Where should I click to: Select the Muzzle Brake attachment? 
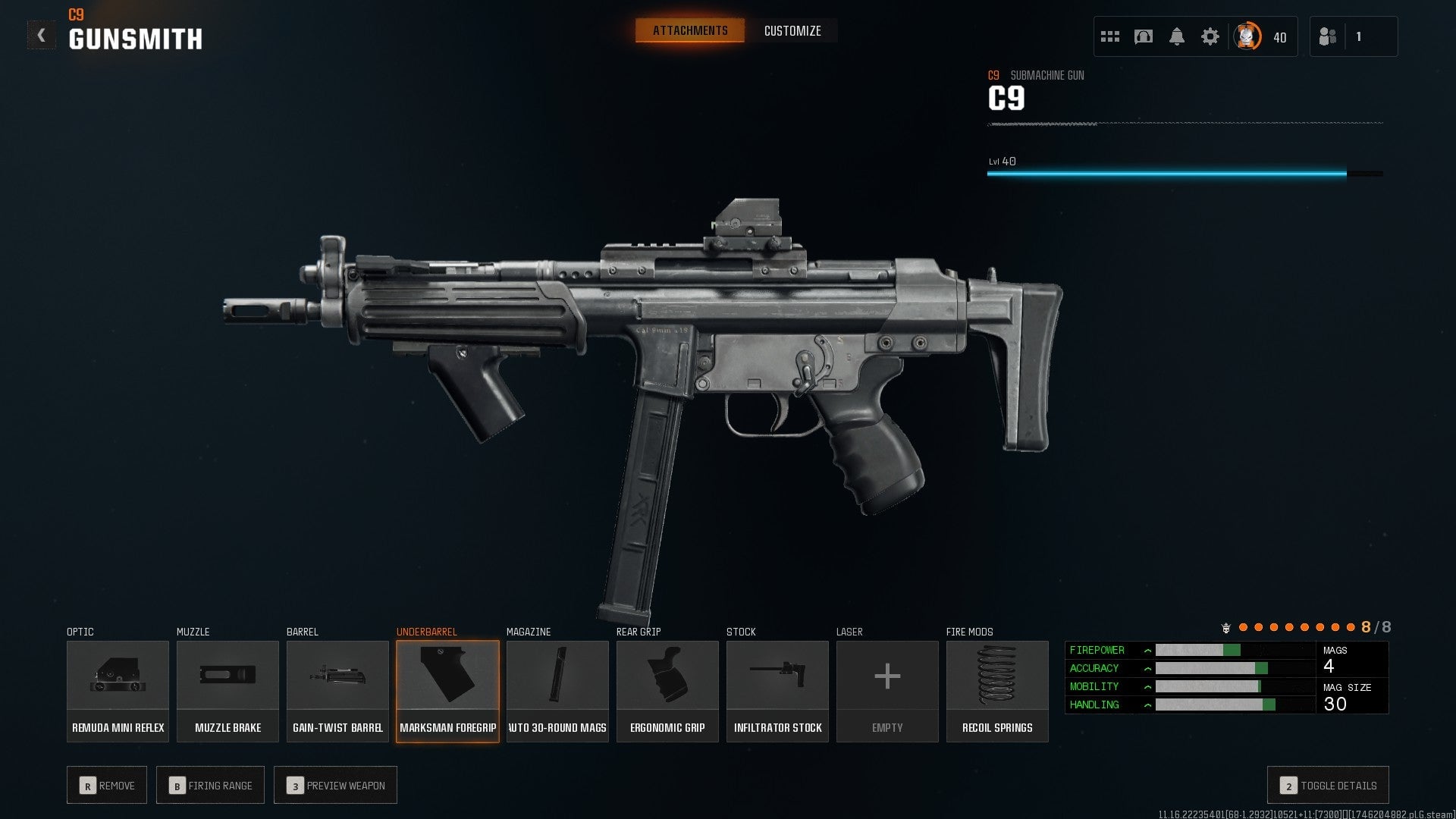tap(227, 690)
